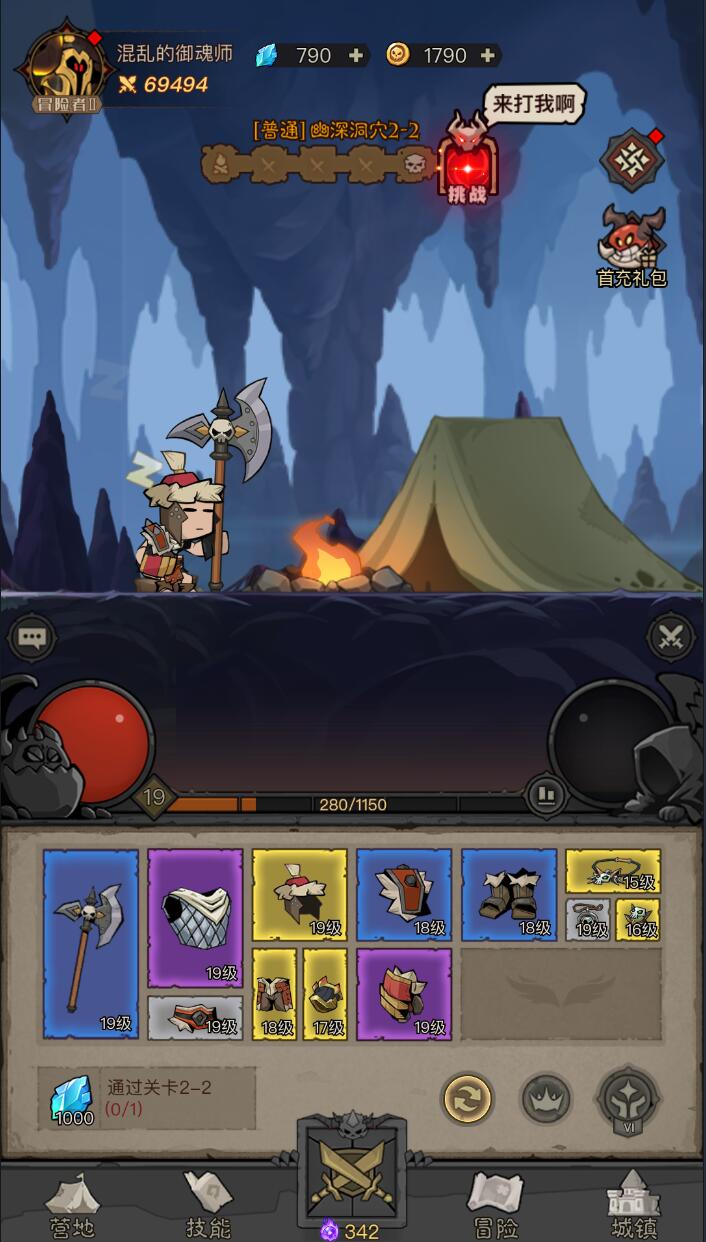The height and width of the screenshot is (1242, 706).
Task: Add more blue diamonds
Action: point(355,56)
